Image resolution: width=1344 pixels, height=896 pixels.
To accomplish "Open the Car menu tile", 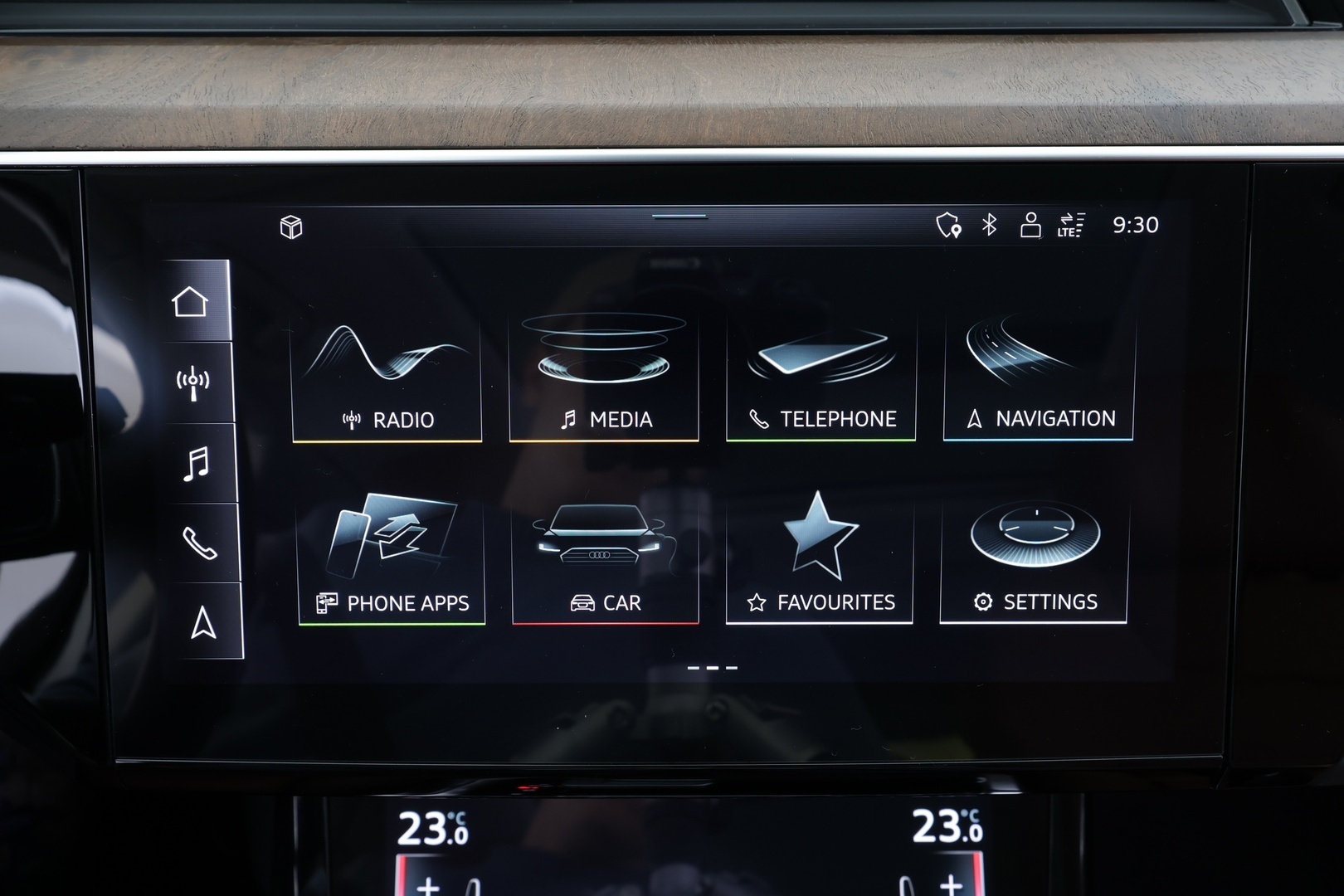I will (x=605, y=558).
